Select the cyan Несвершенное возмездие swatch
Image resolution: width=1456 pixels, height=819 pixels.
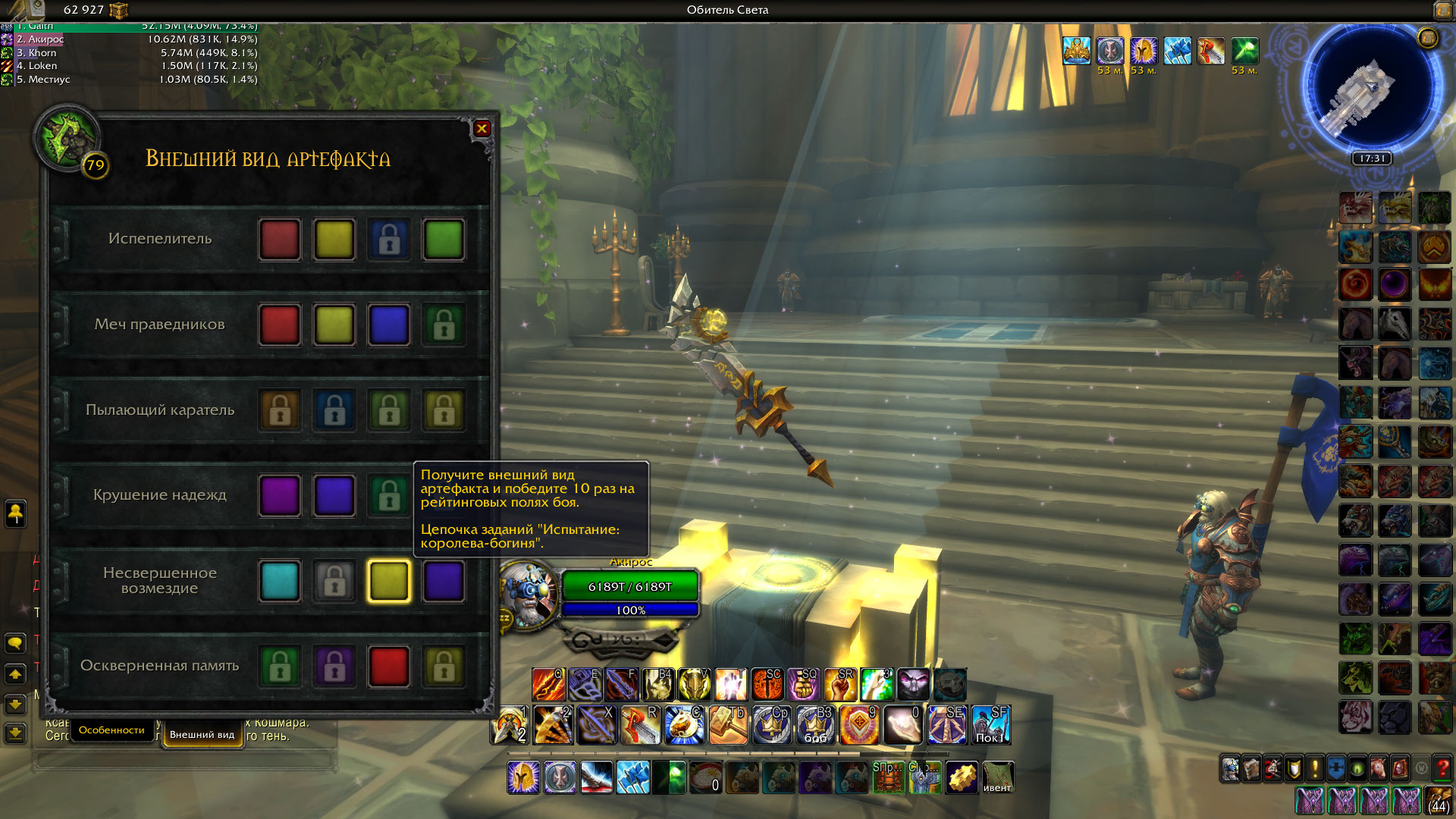point(280,581)
